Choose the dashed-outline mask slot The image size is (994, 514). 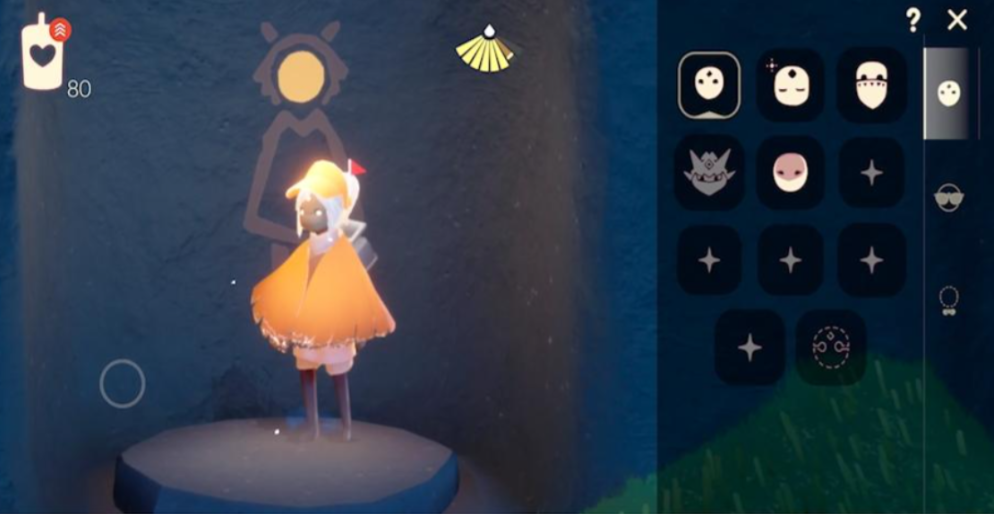click(x=831, y=347)
